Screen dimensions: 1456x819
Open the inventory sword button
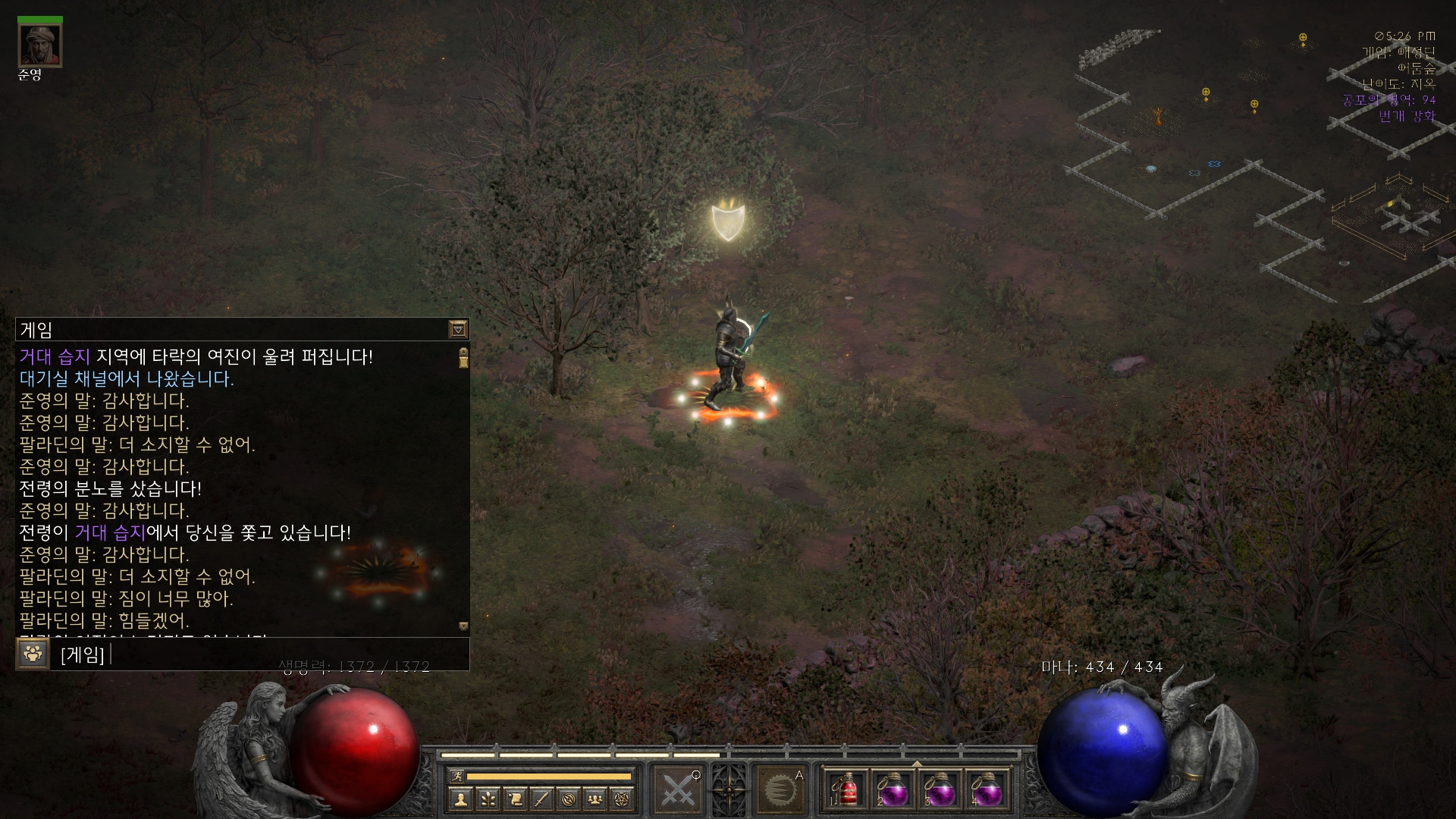click(541, 799)
